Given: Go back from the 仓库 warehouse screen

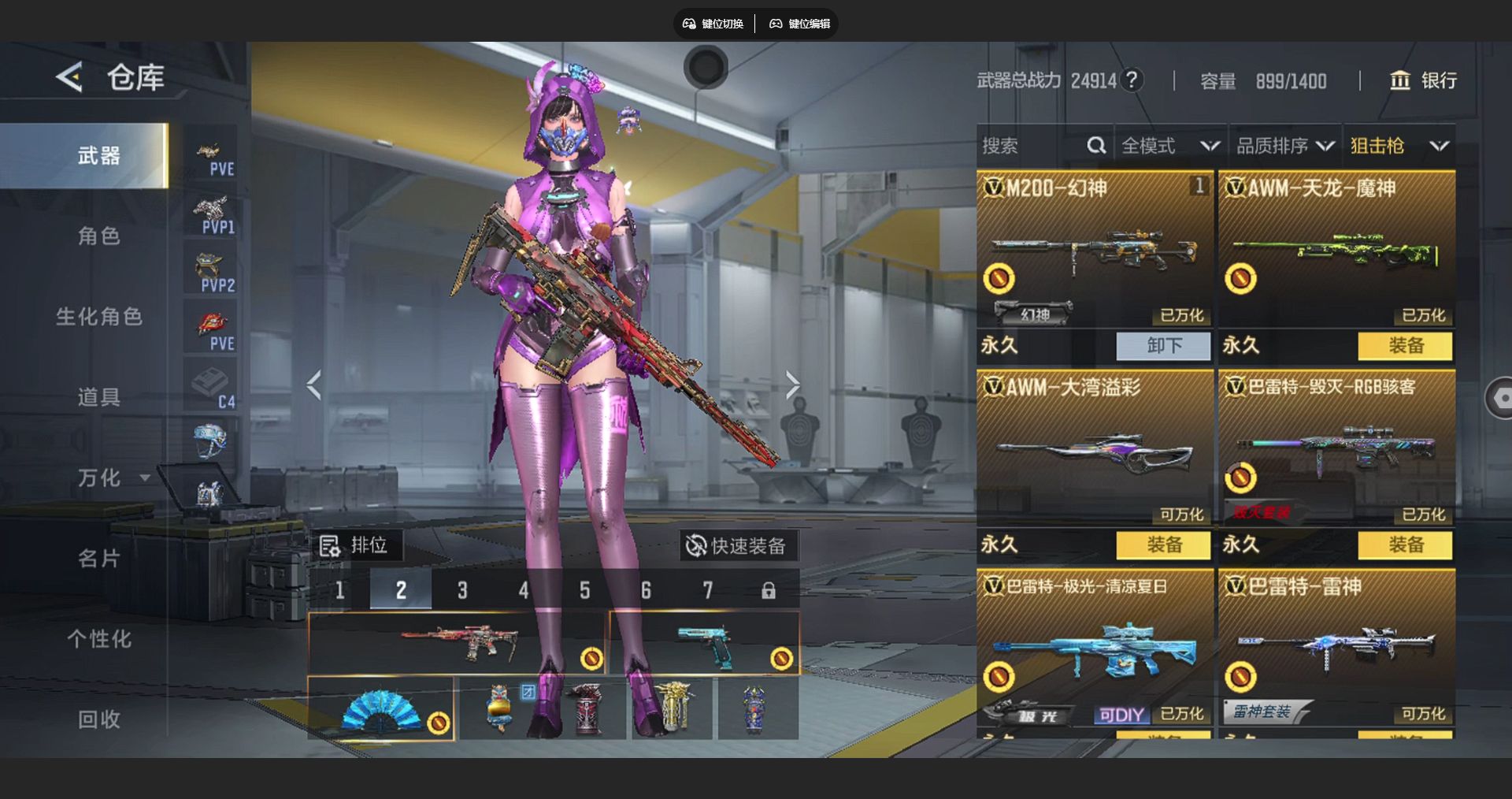Looking at the screenshot, I should tap(69, 77).
